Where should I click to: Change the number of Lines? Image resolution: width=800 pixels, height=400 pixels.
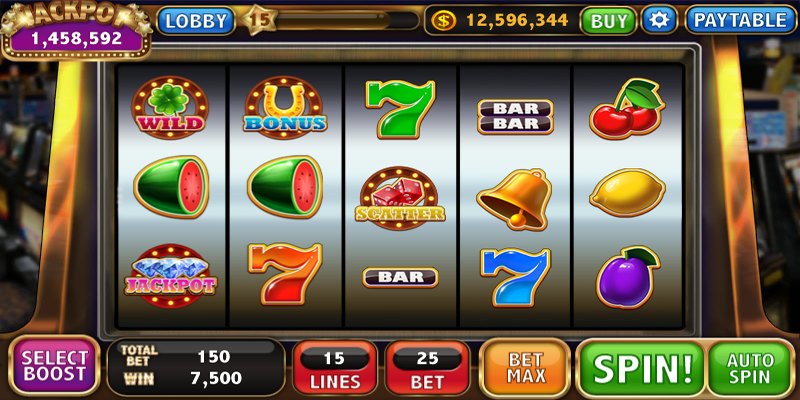click(334, 368)
